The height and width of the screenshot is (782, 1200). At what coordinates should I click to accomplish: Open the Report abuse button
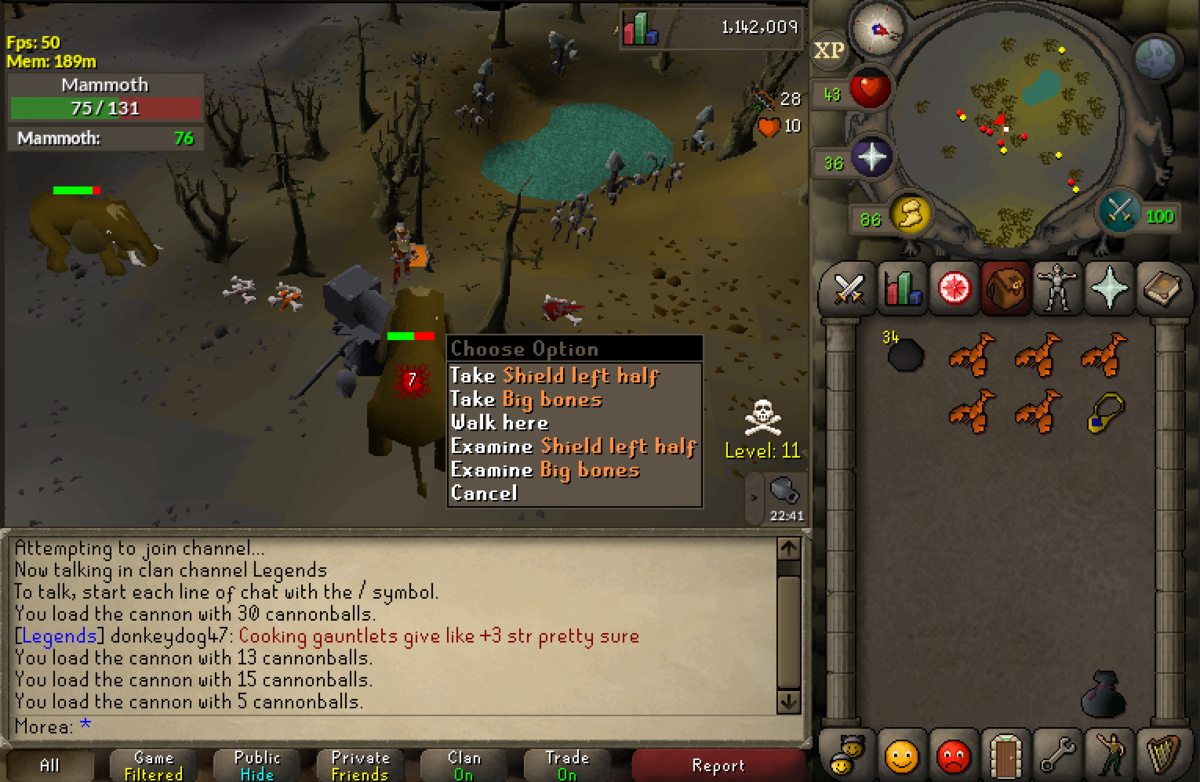(718, 766)
